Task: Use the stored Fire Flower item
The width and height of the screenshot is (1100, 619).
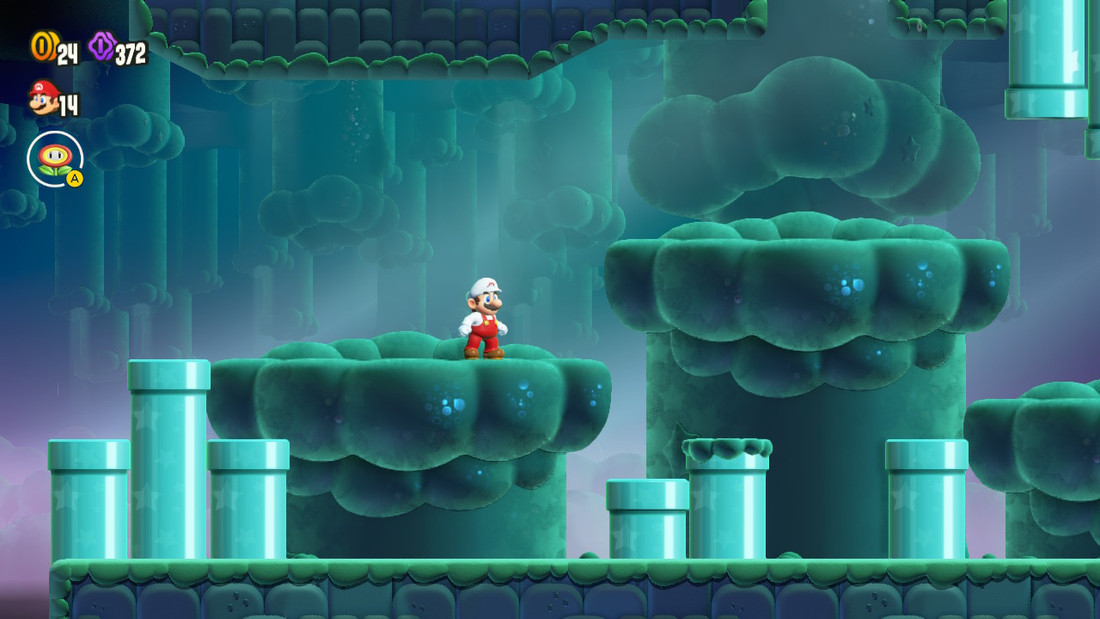Action: click(x=55, y=158)
